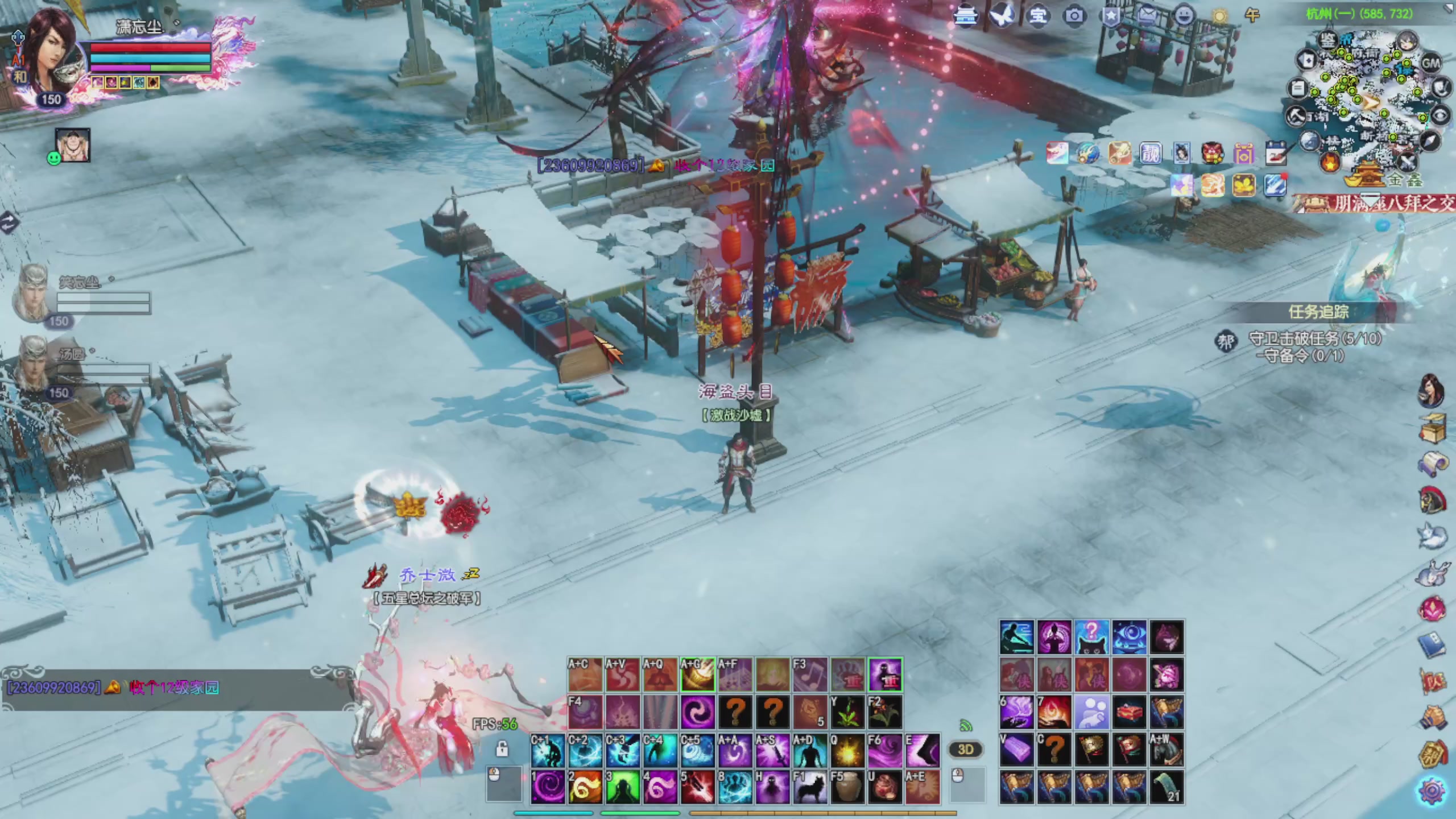The width and height of the screenshot is (1456, 819).
Task: Open the settings gear icon
Action: 1432,791
